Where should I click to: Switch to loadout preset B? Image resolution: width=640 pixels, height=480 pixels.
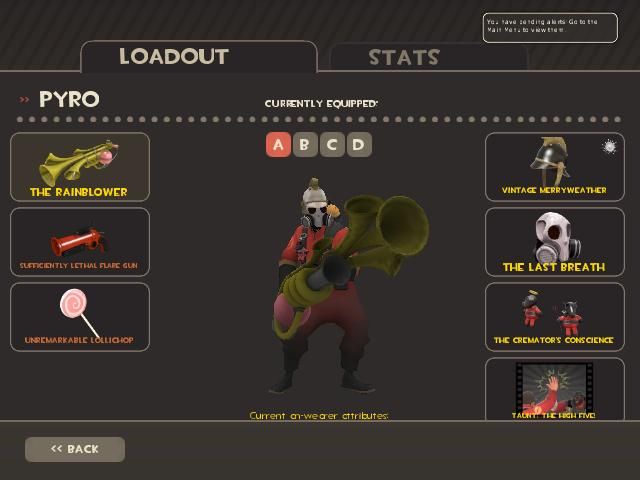305,145
